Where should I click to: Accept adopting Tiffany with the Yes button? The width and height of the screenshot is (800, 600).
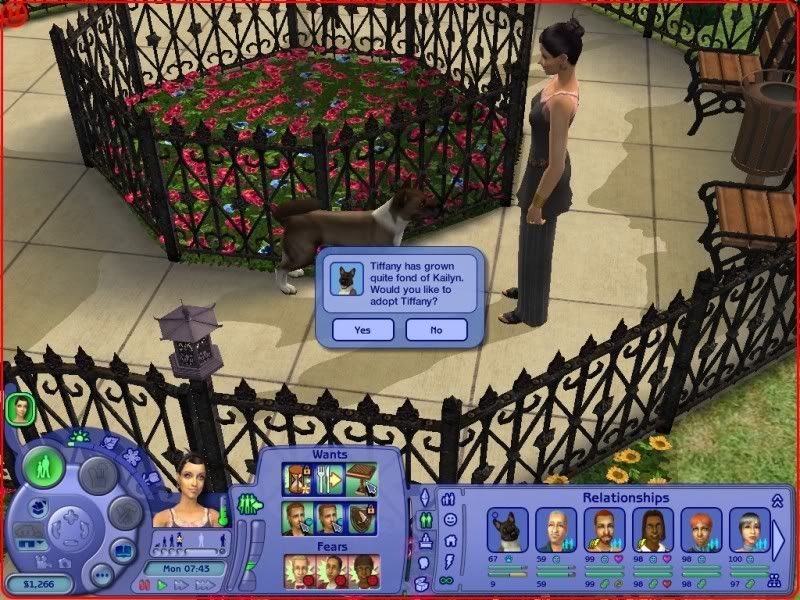pos(363,330)
